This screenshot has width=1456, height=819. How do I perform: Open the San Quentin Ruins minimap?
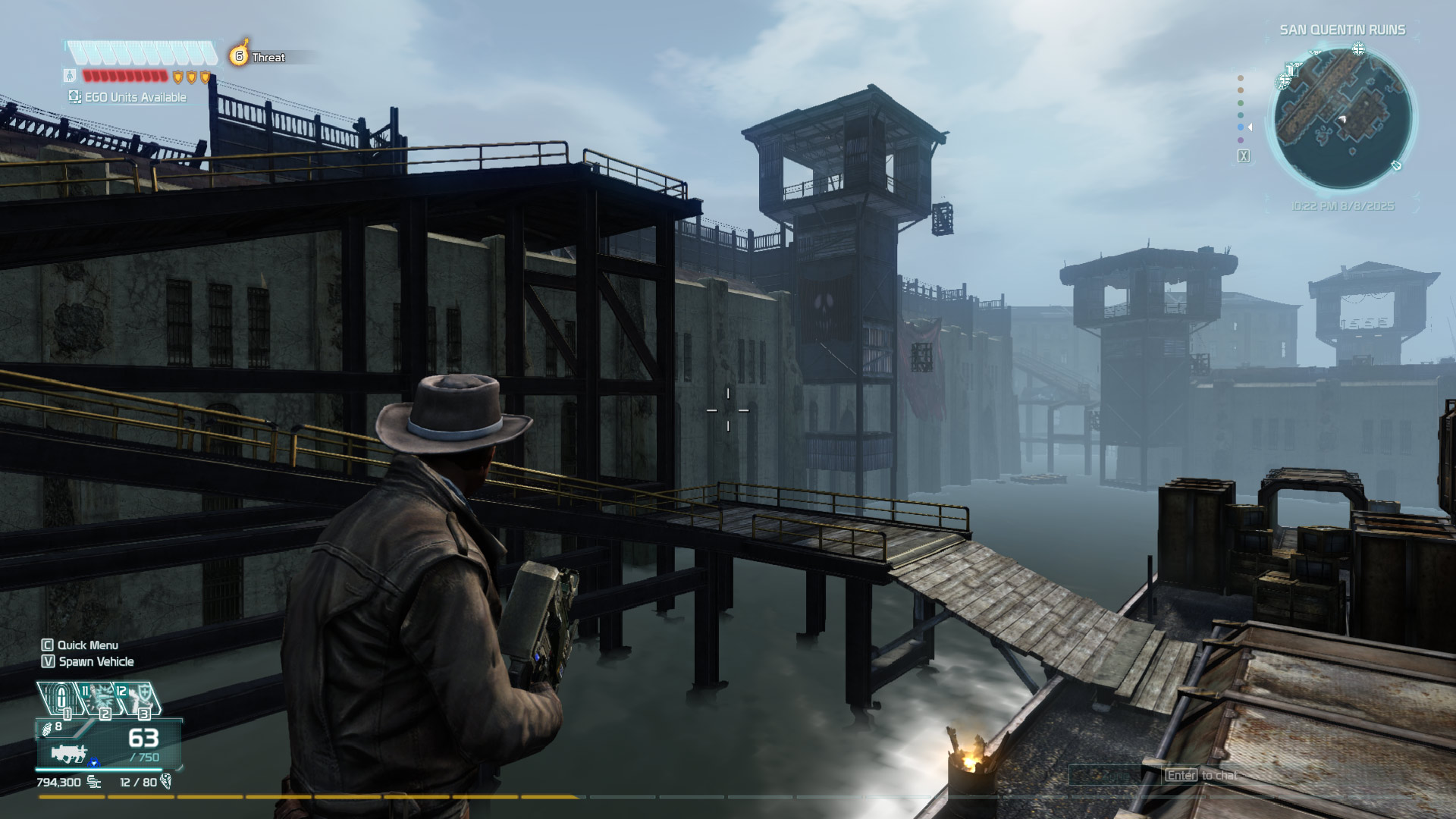tap(1342, 118)
